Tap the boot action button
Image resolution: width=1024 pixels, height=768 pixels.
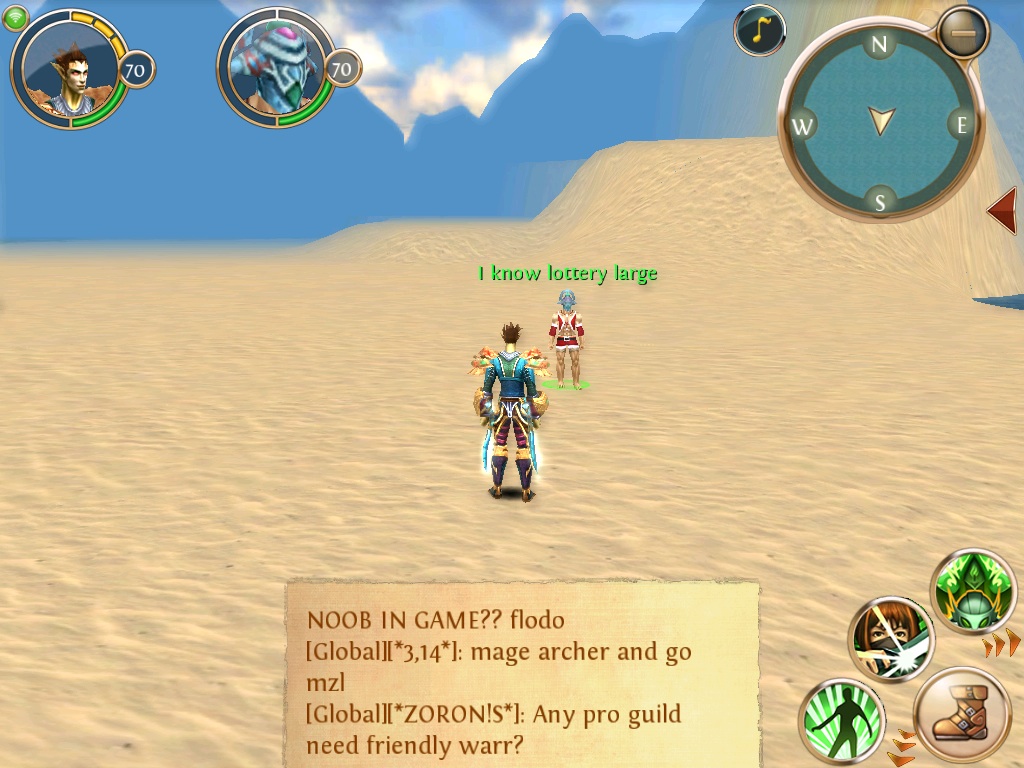tap(962, 716)
